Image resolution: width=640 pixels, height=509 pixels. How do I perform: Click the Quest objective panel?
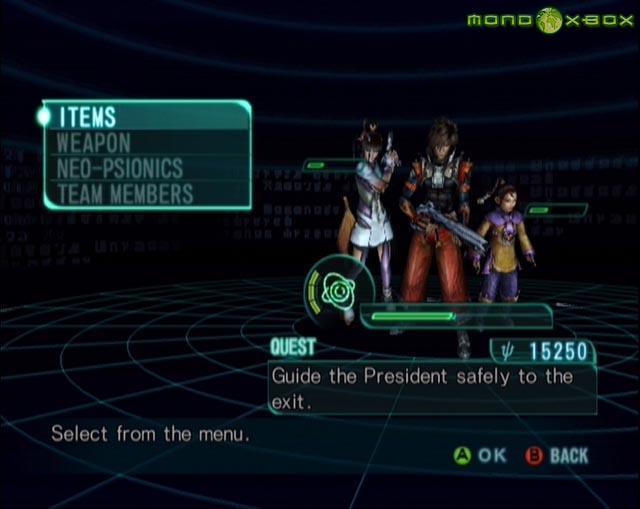[432, 388]
